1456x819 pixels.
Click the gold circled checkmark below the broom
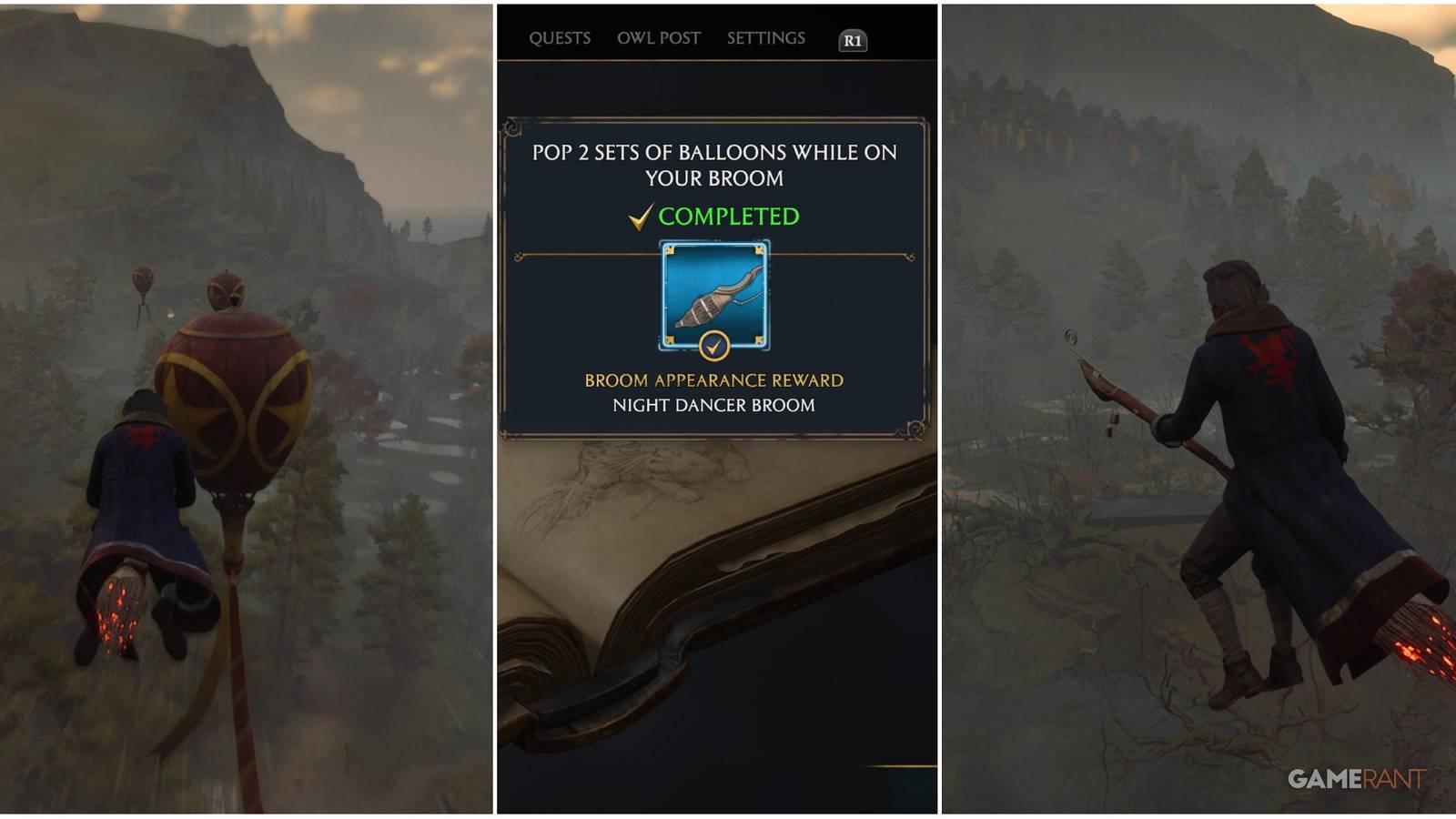click(x=714, y=344)
